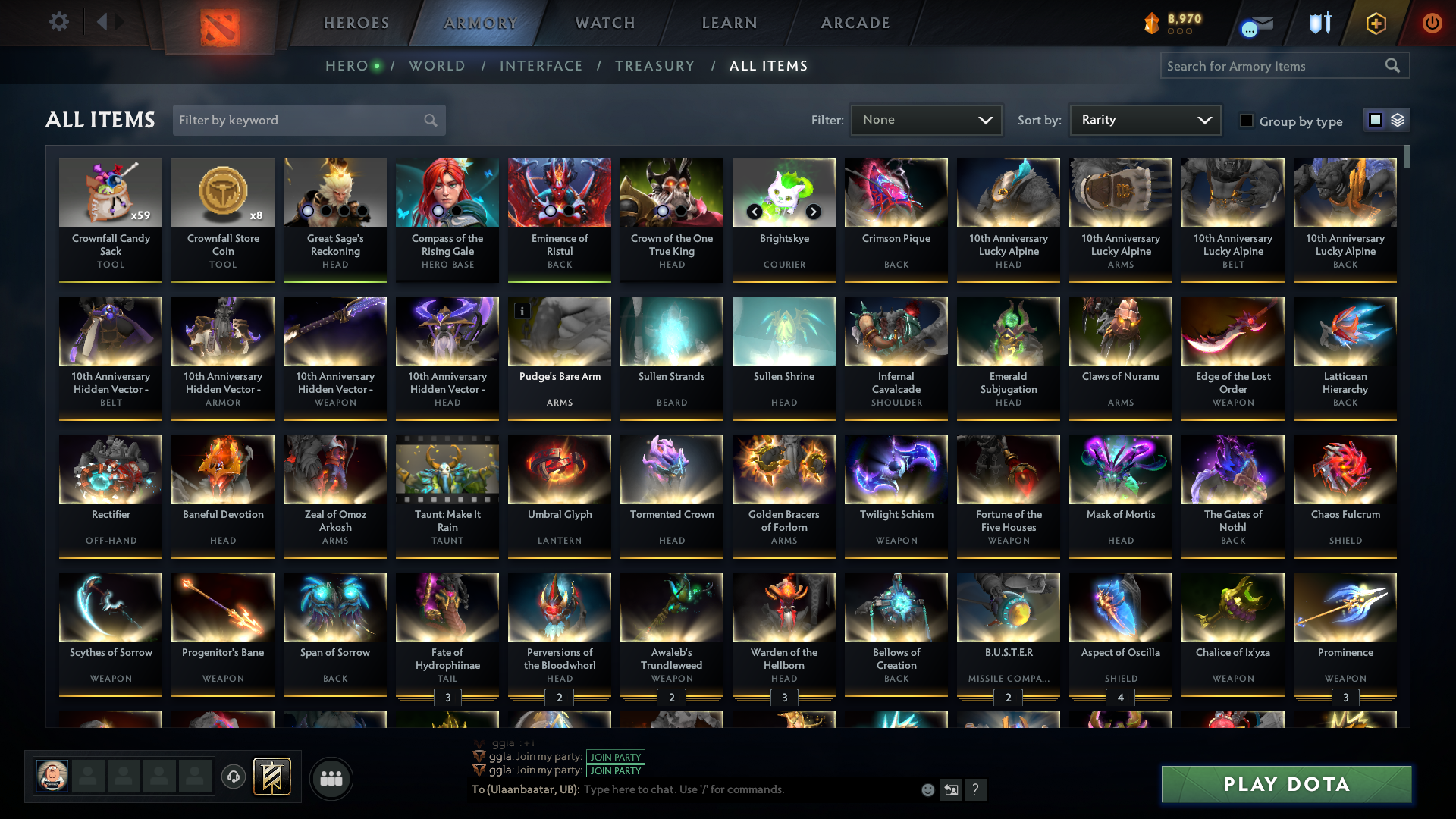Screen dimensions: 1456x819
Task: Toggle the single-item grid view button
Action: (x=1375, y=120)
